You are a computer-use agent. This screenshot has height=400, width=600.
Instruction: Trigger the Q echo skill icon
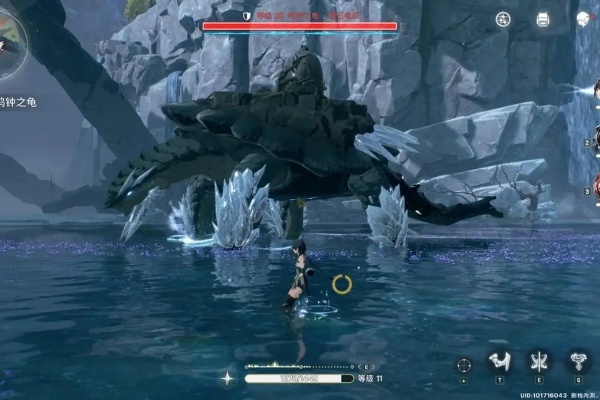tap(578, 362)
